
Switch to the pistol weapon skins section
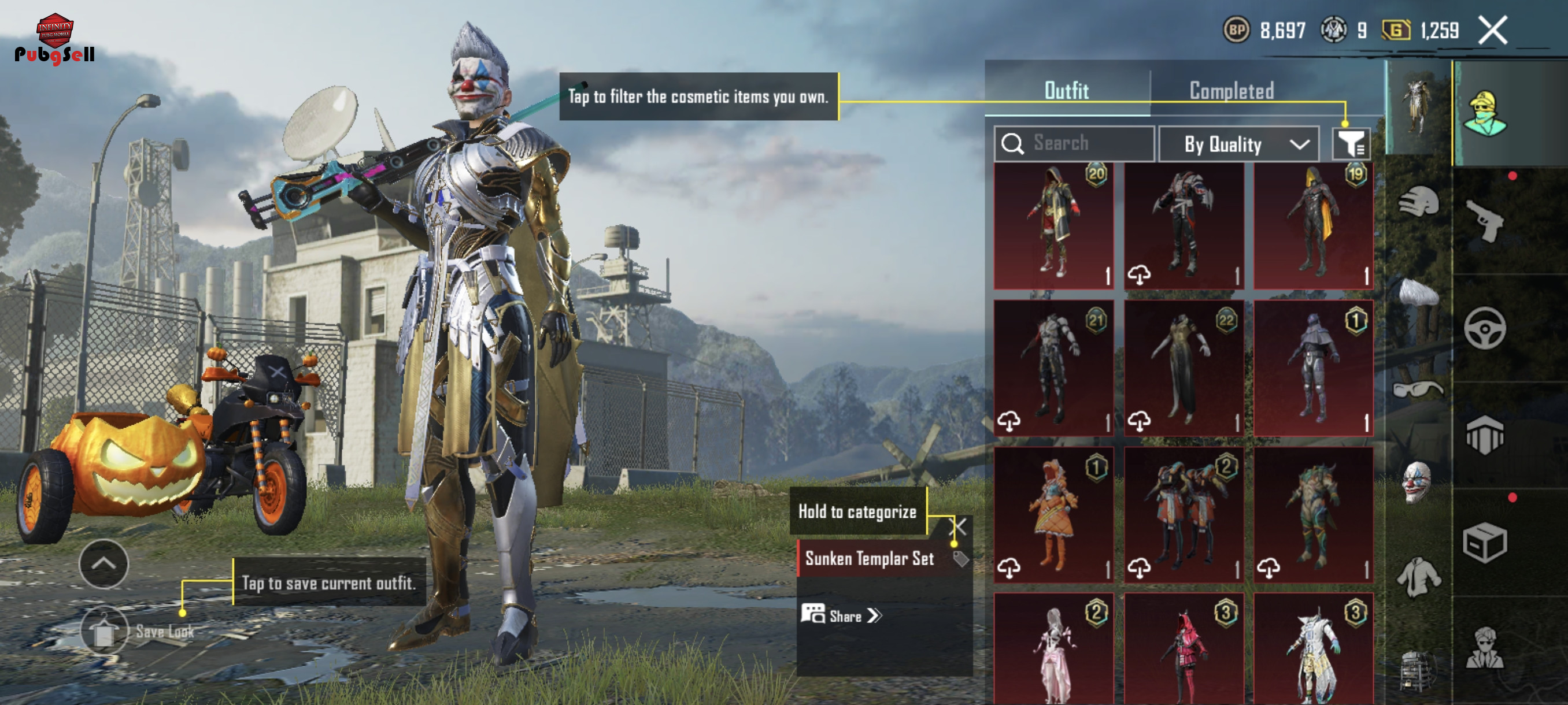pyautogui.click(x=1485, y=222)
